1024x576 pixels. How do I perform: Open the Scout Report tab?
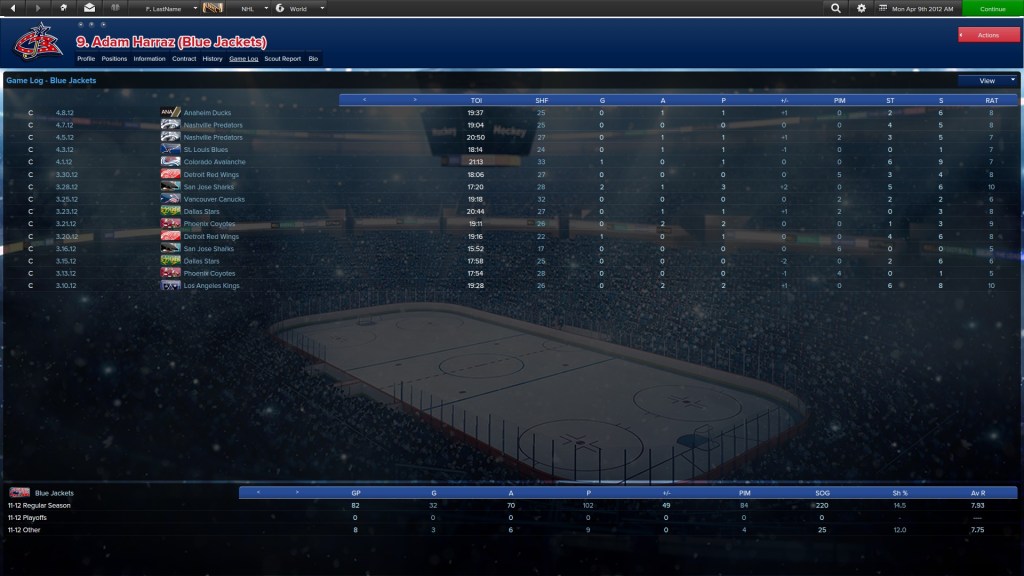coord(283,59)
